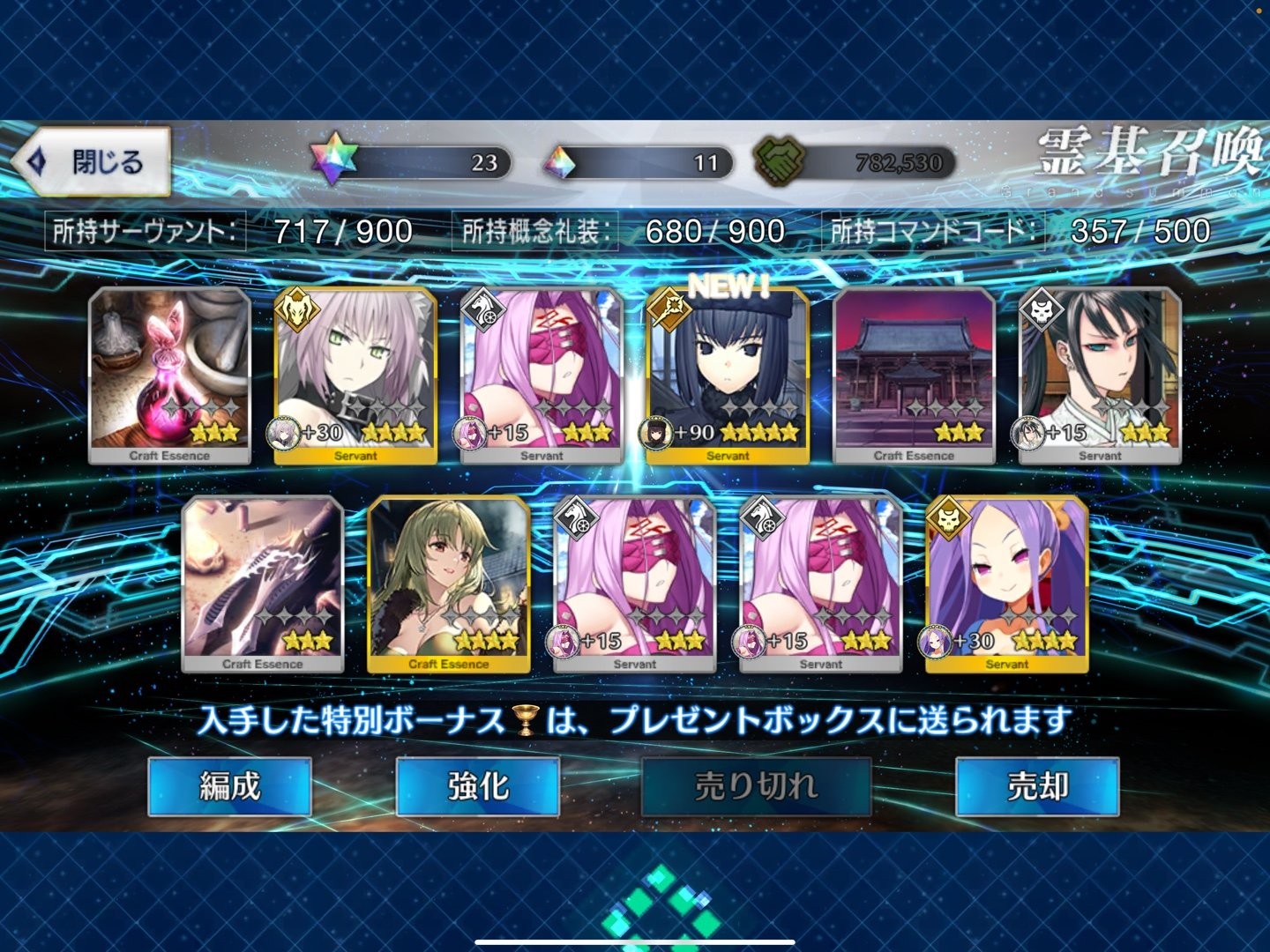The width and height of the screenshot is (1270, 952).
Task: Select the green-haired woman Craft Essence card
Action: click(x=449, y=584)
